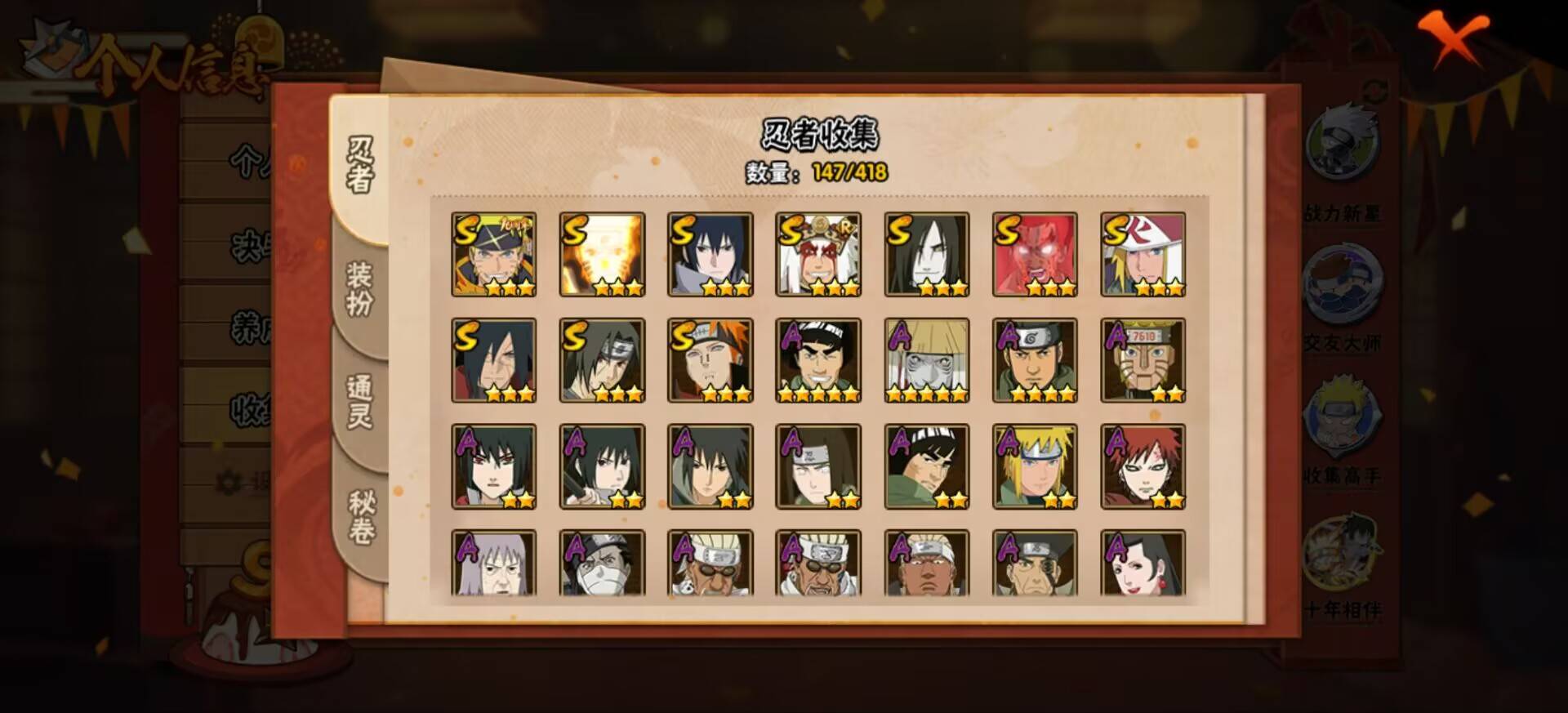Select the A-rank Might Guy portrait
1568x713 pixels.
pos(818,360)
